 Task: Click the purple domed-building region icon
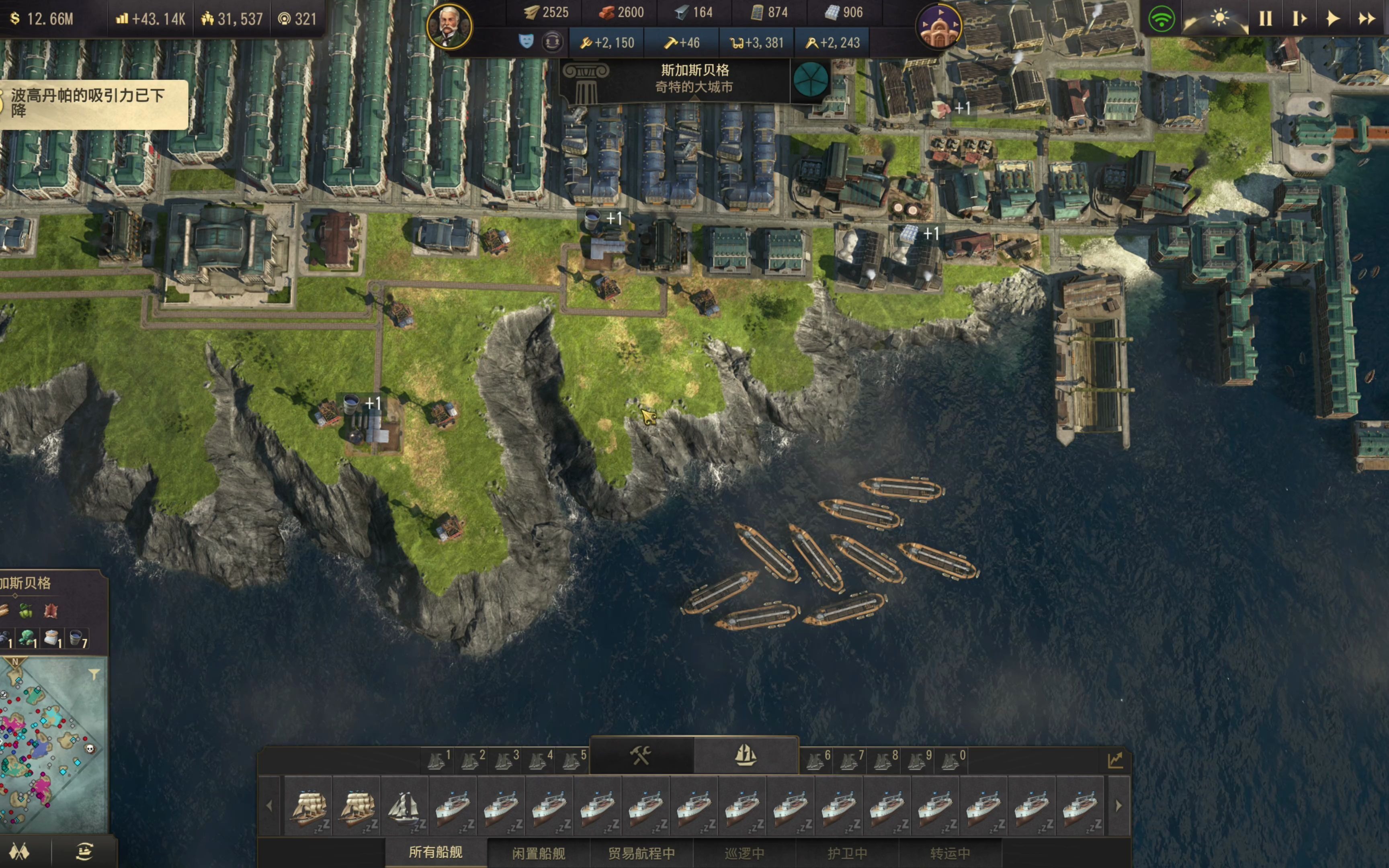[x=939, y=27]
